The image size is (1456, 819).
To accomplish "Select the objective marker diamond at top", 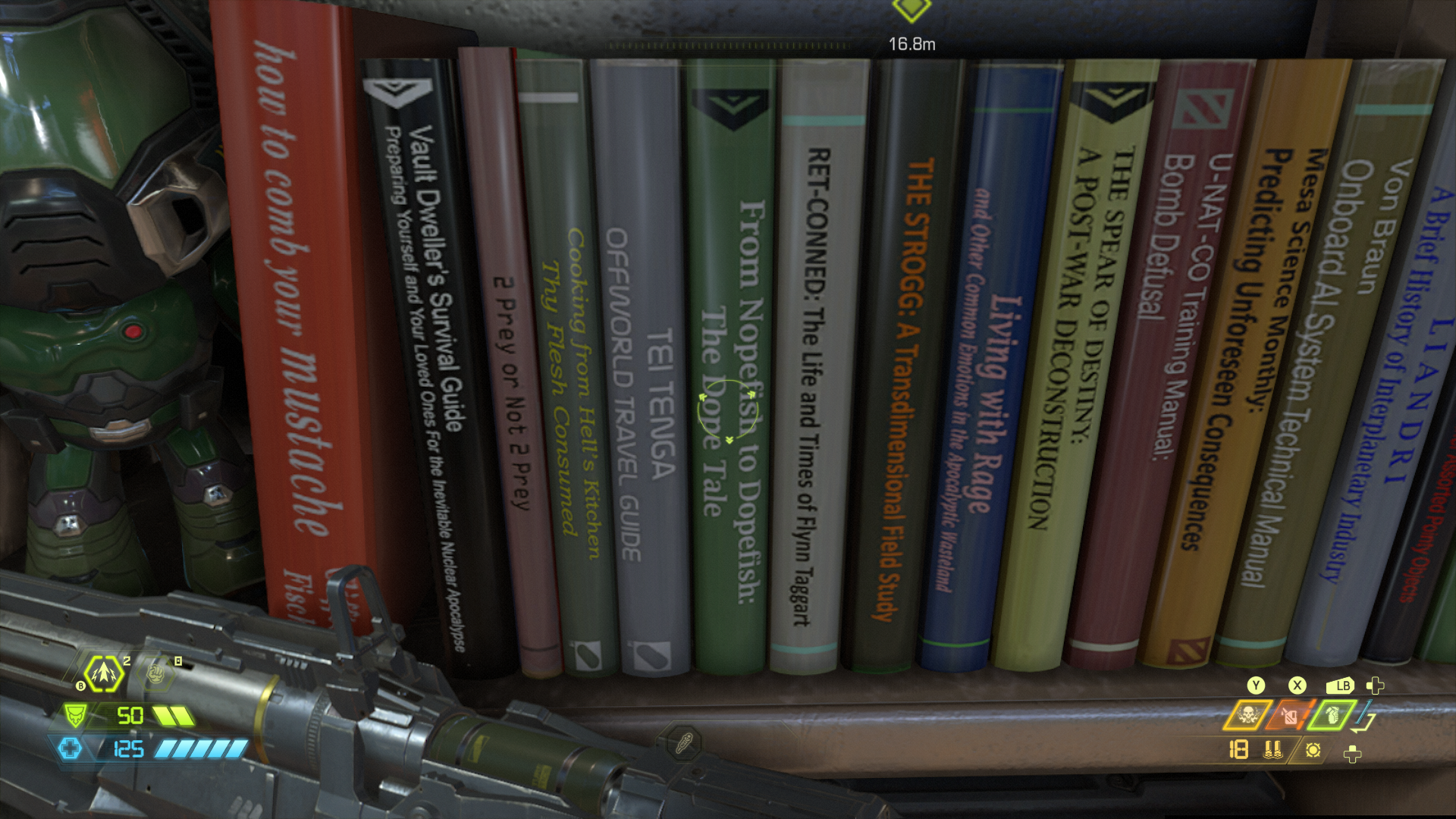I will (911, 9).
